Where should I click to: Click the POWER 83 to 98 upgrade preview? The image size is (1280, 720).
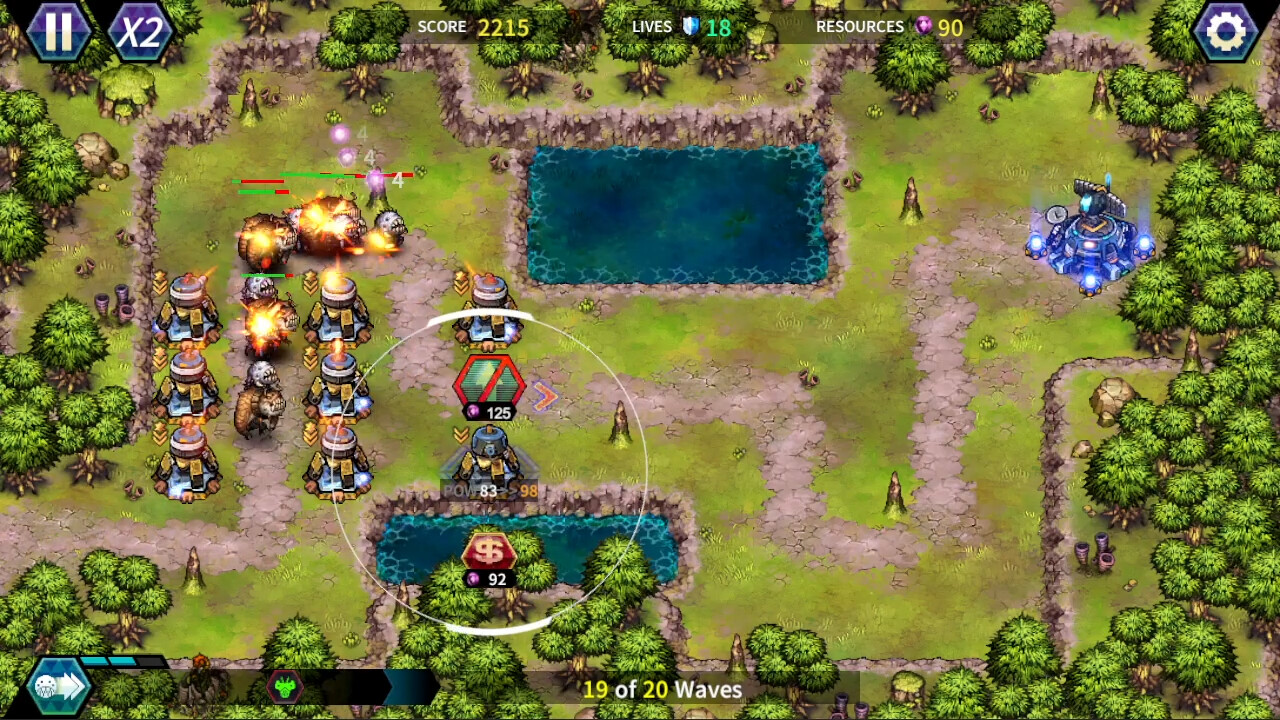click(x=491, y=490)
